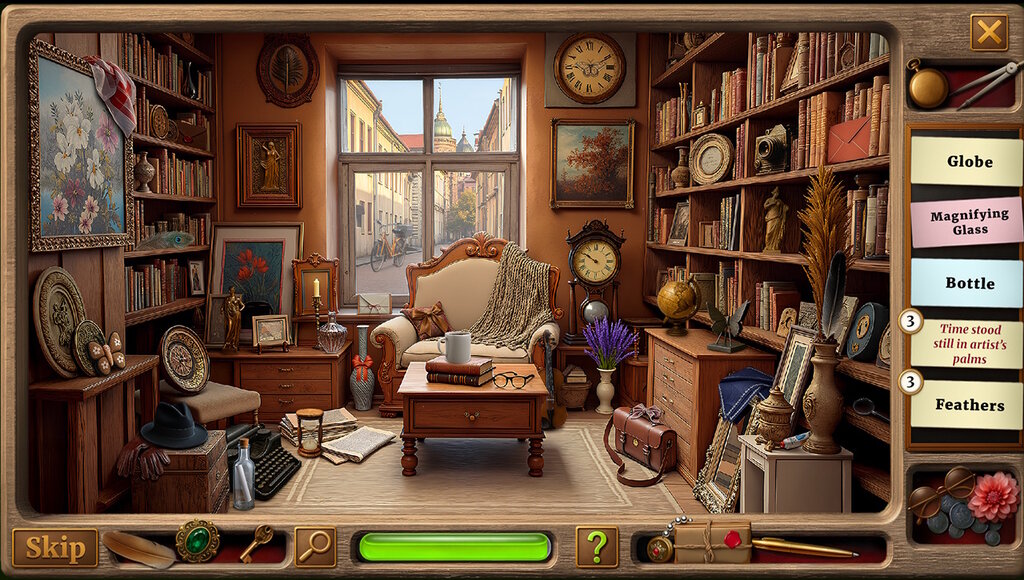Select the brass key in the bottom tray
1024x580 pixels.
(x=255, y=544)
